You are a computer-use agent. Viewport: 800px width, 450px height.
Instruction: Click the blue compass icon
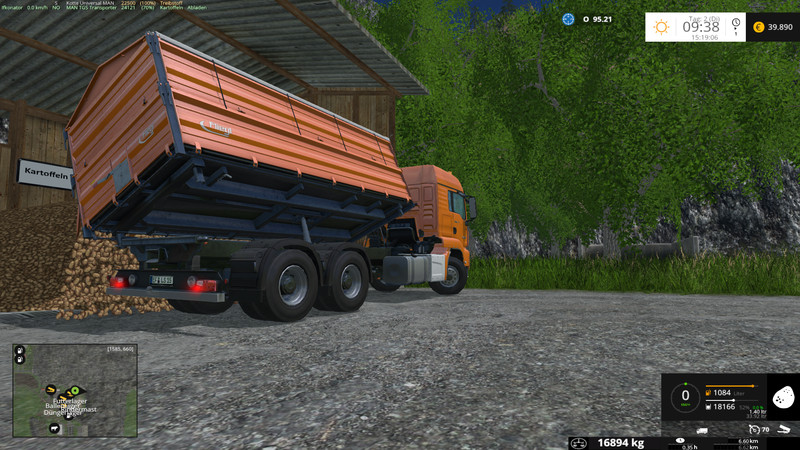tap(568, 19)
